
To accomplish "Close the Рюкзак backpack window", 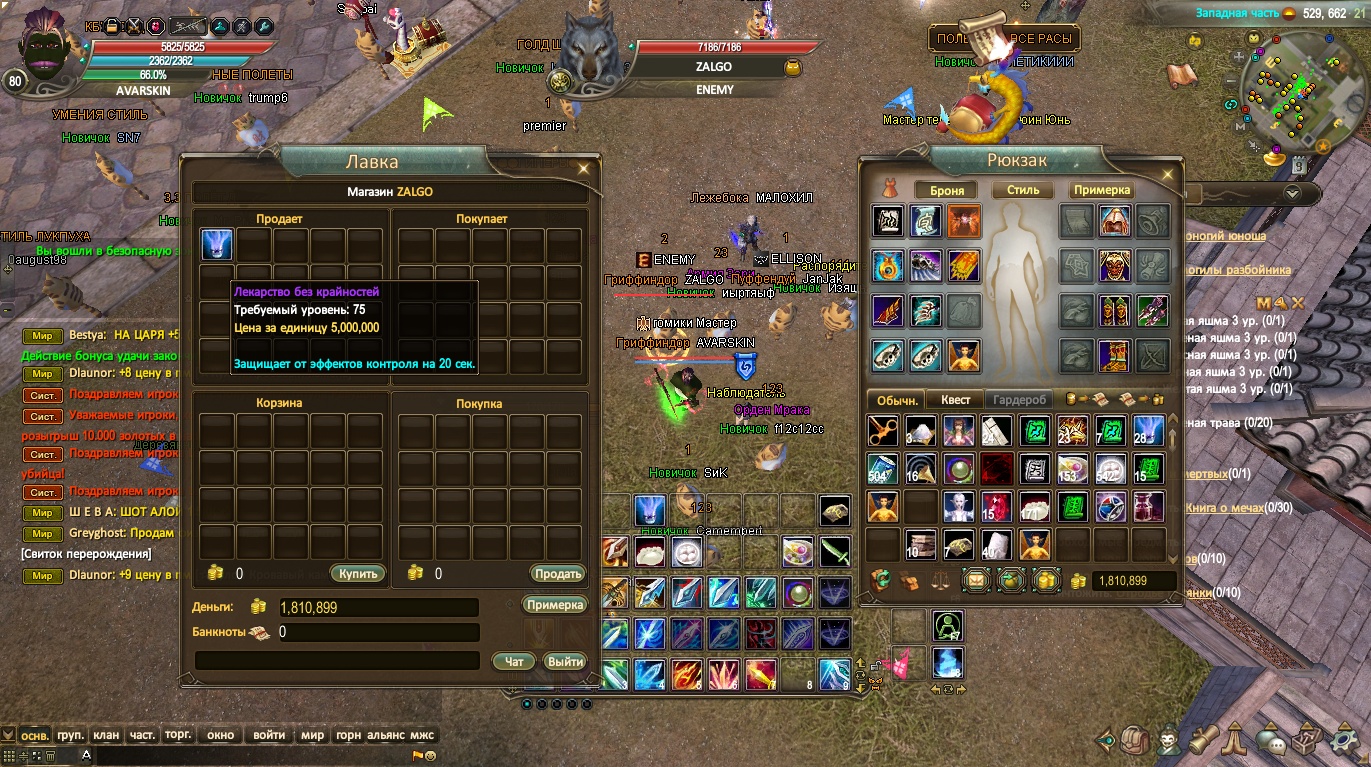I will [1165, 168].
